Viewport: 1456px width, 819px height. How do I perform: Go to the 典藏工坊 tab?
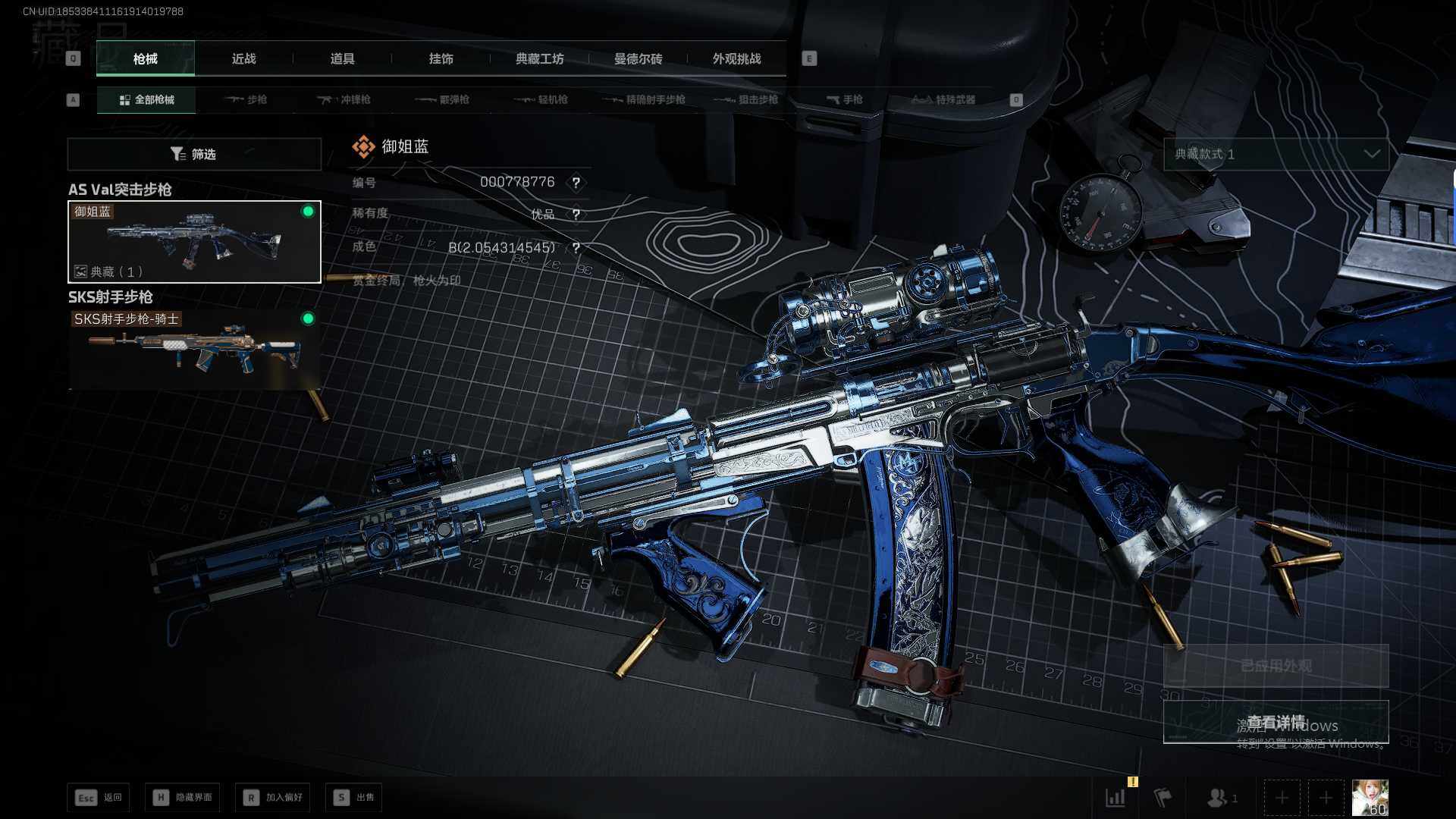(539, 58)
